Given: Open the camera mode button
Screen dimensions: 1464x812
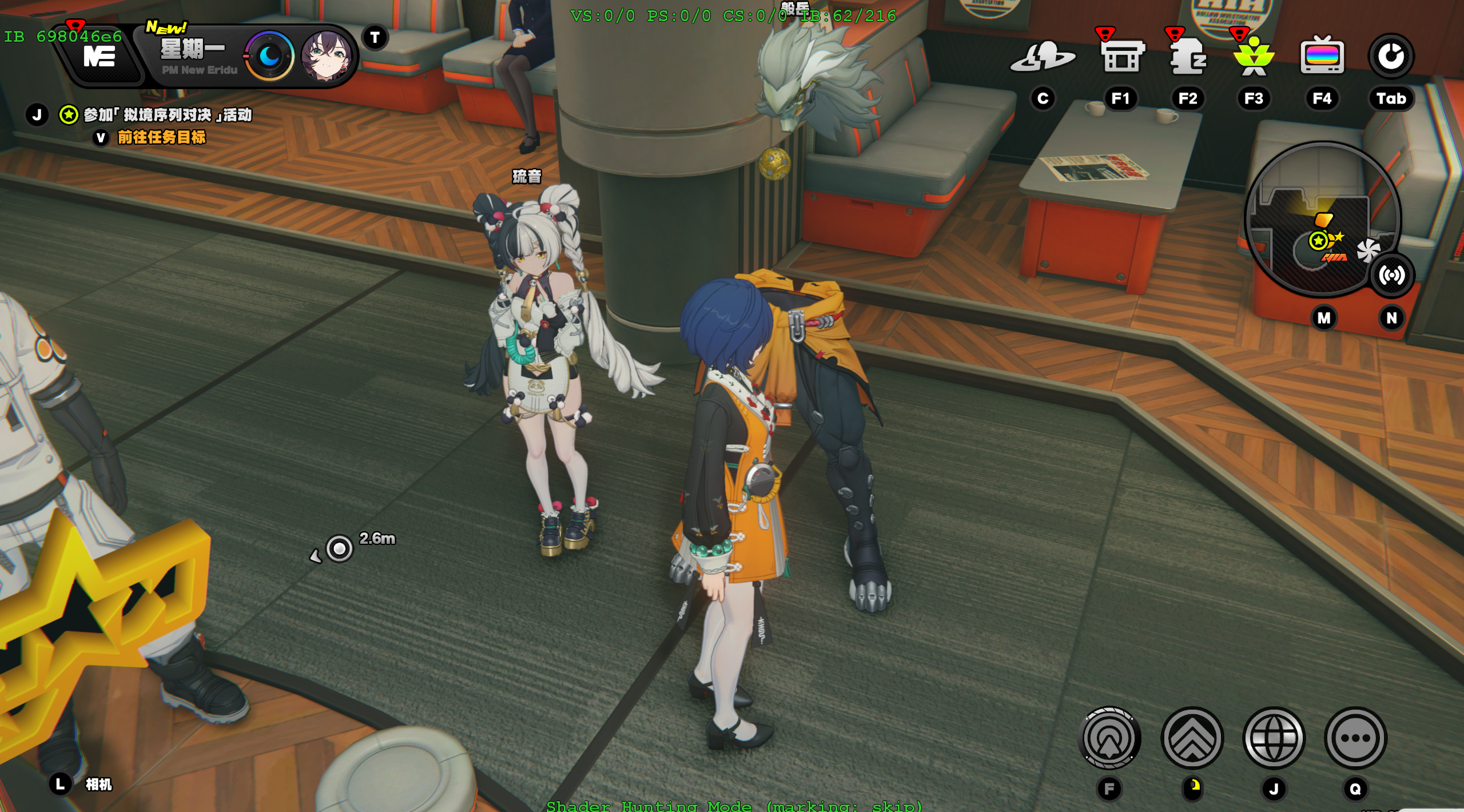Looking at the screenshot, I should [x=98, y=784].
